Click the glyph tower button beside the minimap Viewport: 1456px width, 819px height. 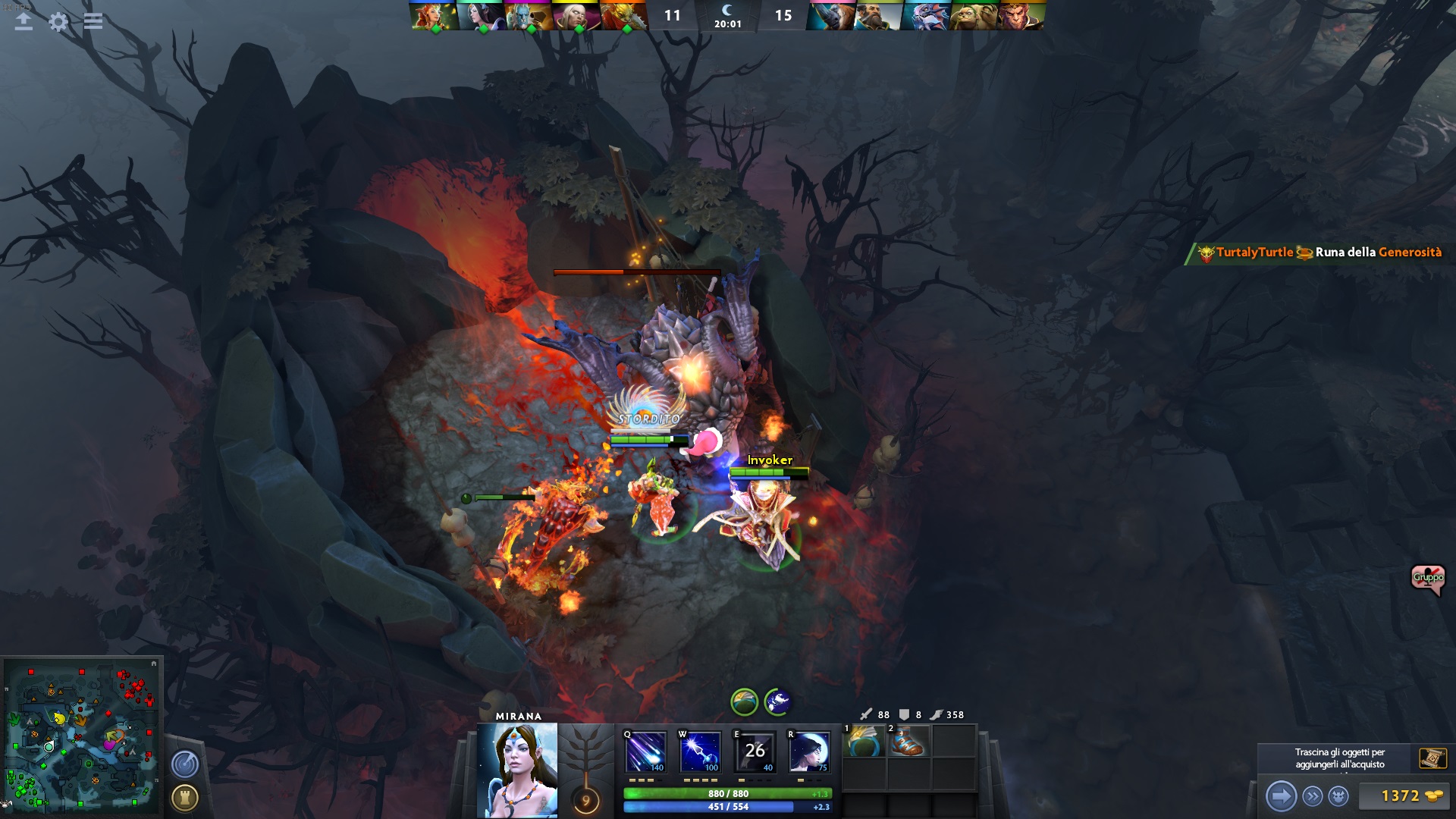pos(185,798)
